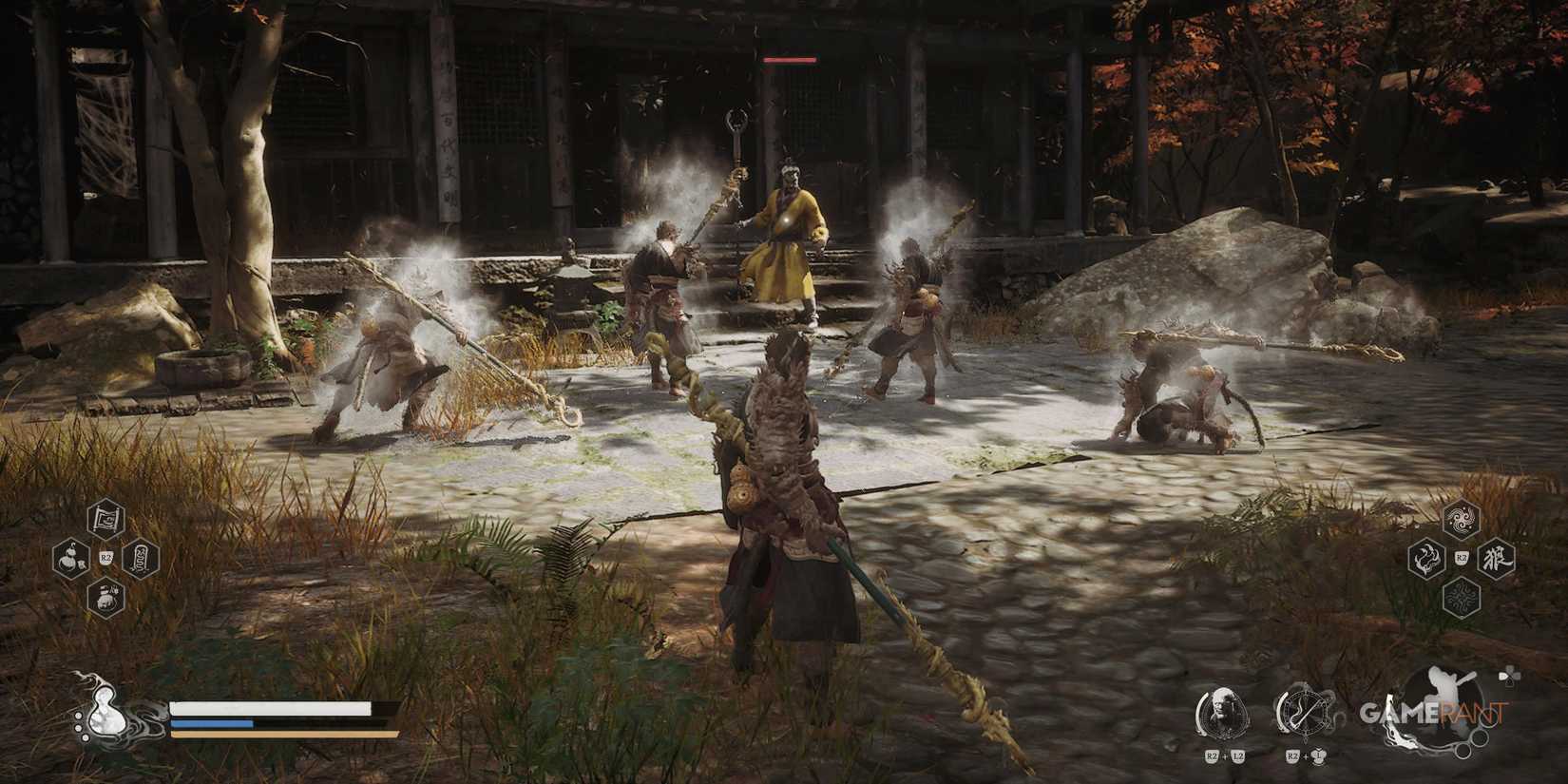Expand the d-pad indicator near the watermark
Image resolution: width=1568 pixels, height=784 pixels.
[1509, 677]
